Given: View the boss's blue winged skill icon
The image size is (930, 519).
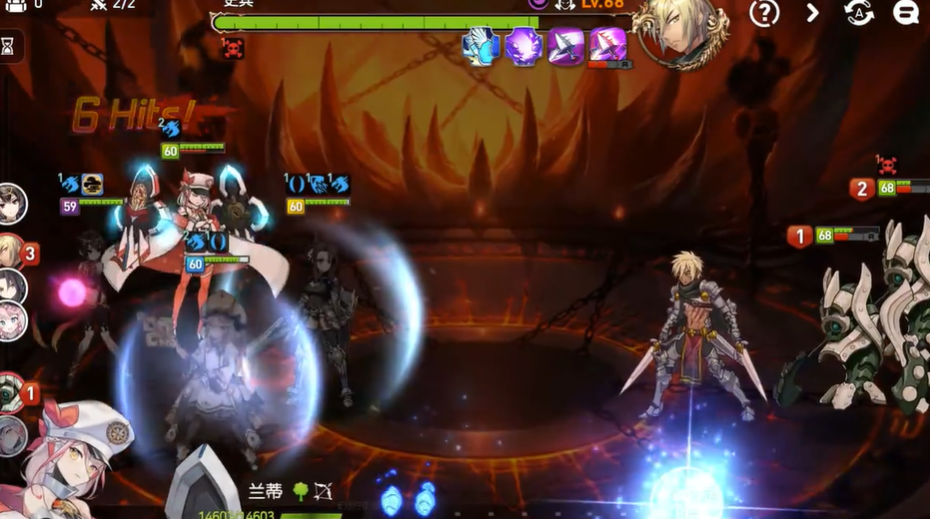Looking at the screenshot, I should tap(481, 46).
